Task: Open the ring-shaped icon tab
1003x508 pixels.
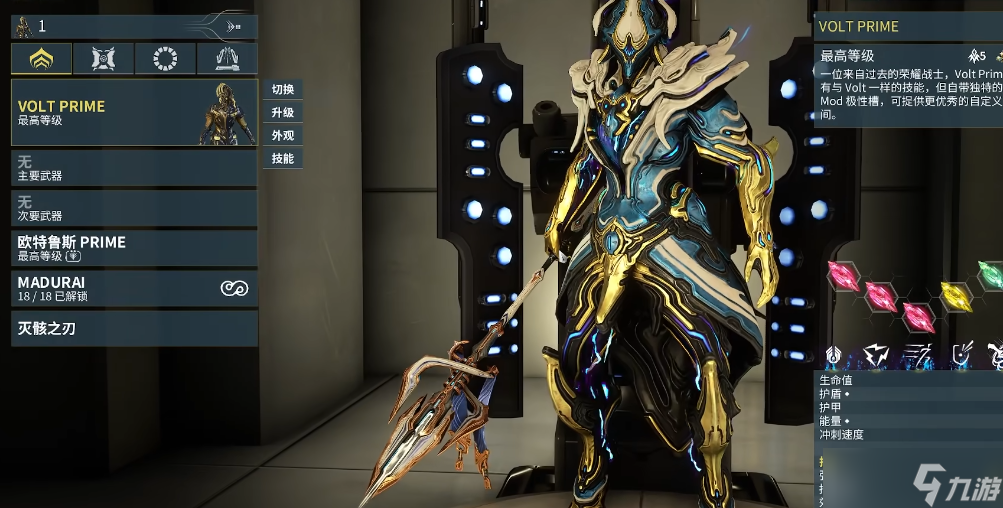Action: pos(165,59)
